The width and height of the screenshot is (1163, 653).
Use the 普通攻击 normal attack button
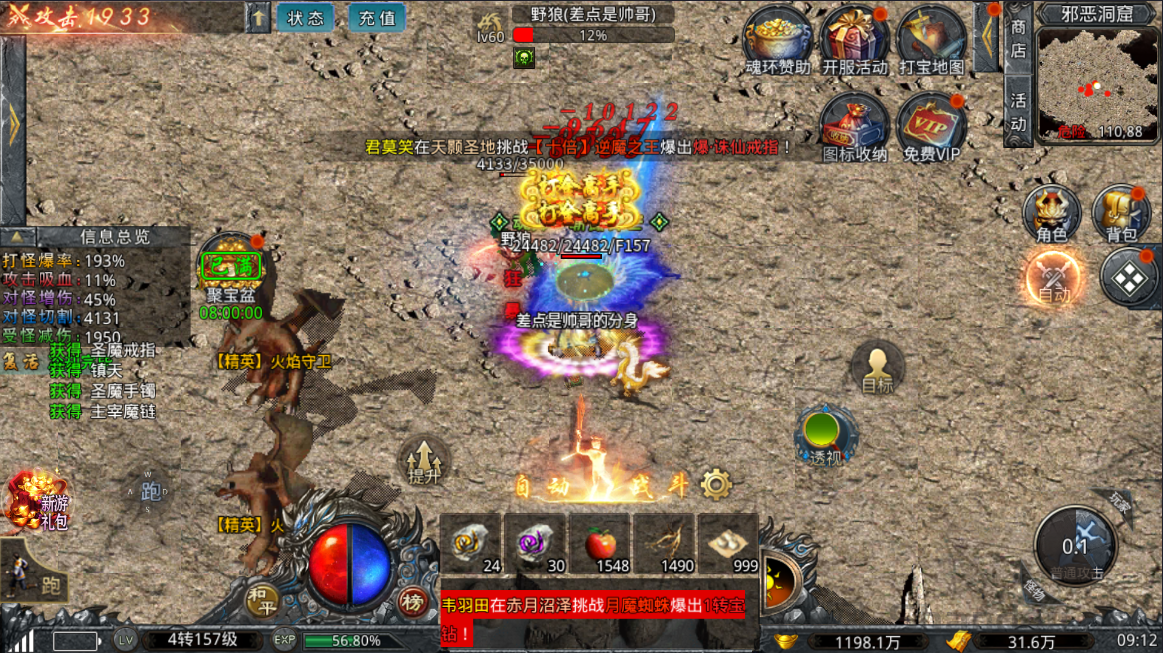1075,545
